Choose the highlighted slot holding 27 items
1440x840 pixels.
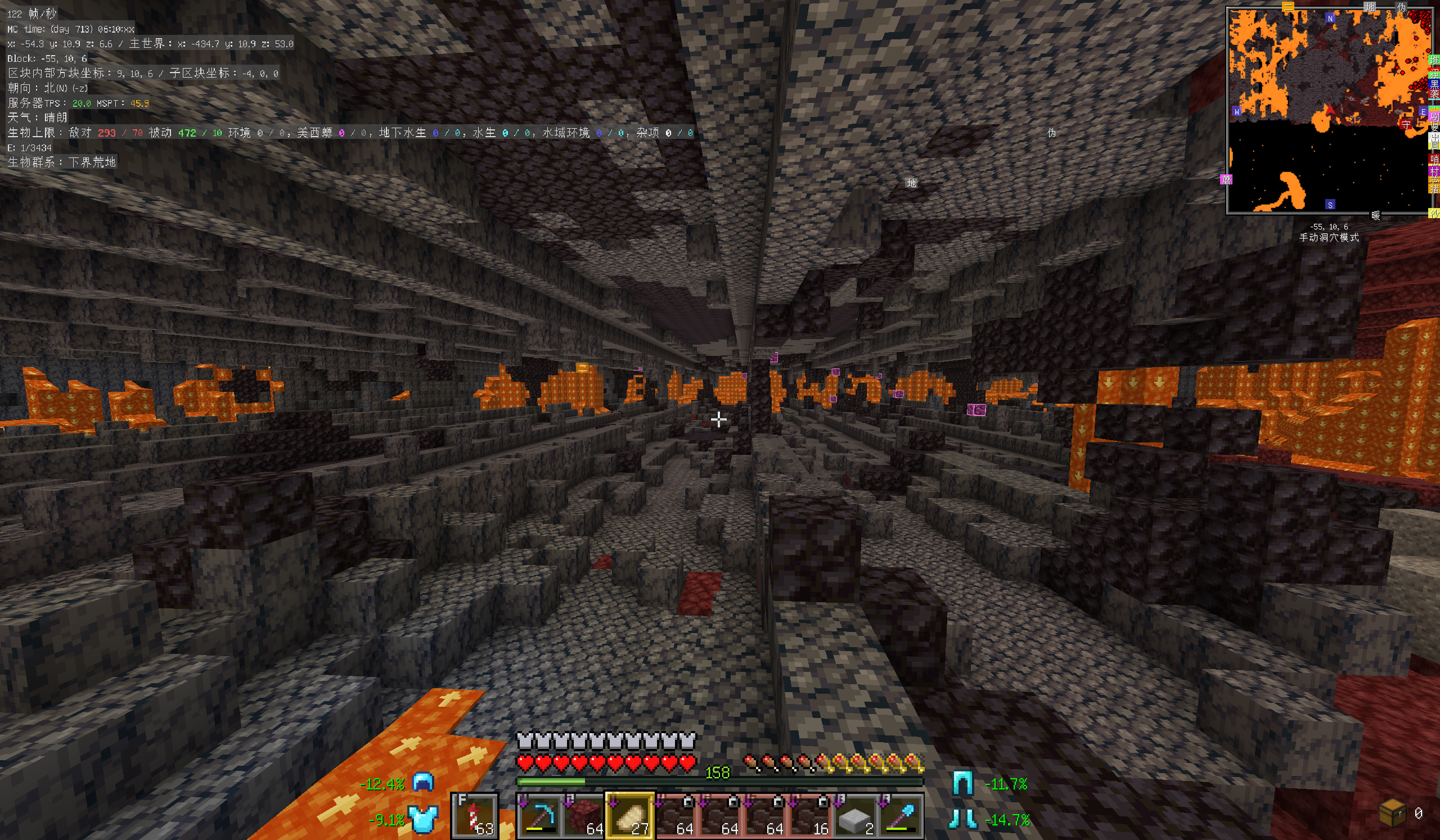pos(629,816)
